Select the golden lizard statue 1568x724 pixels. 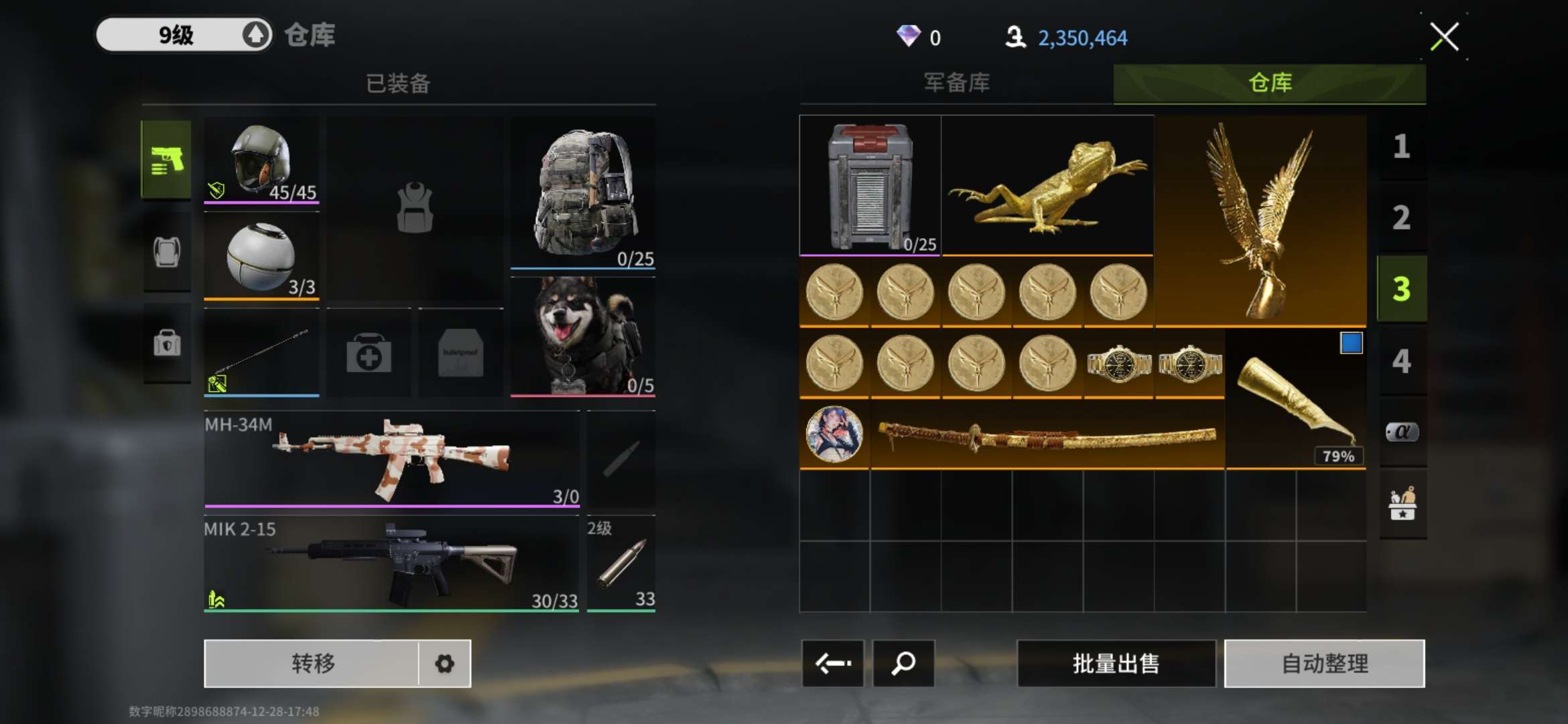(1047, 186)
